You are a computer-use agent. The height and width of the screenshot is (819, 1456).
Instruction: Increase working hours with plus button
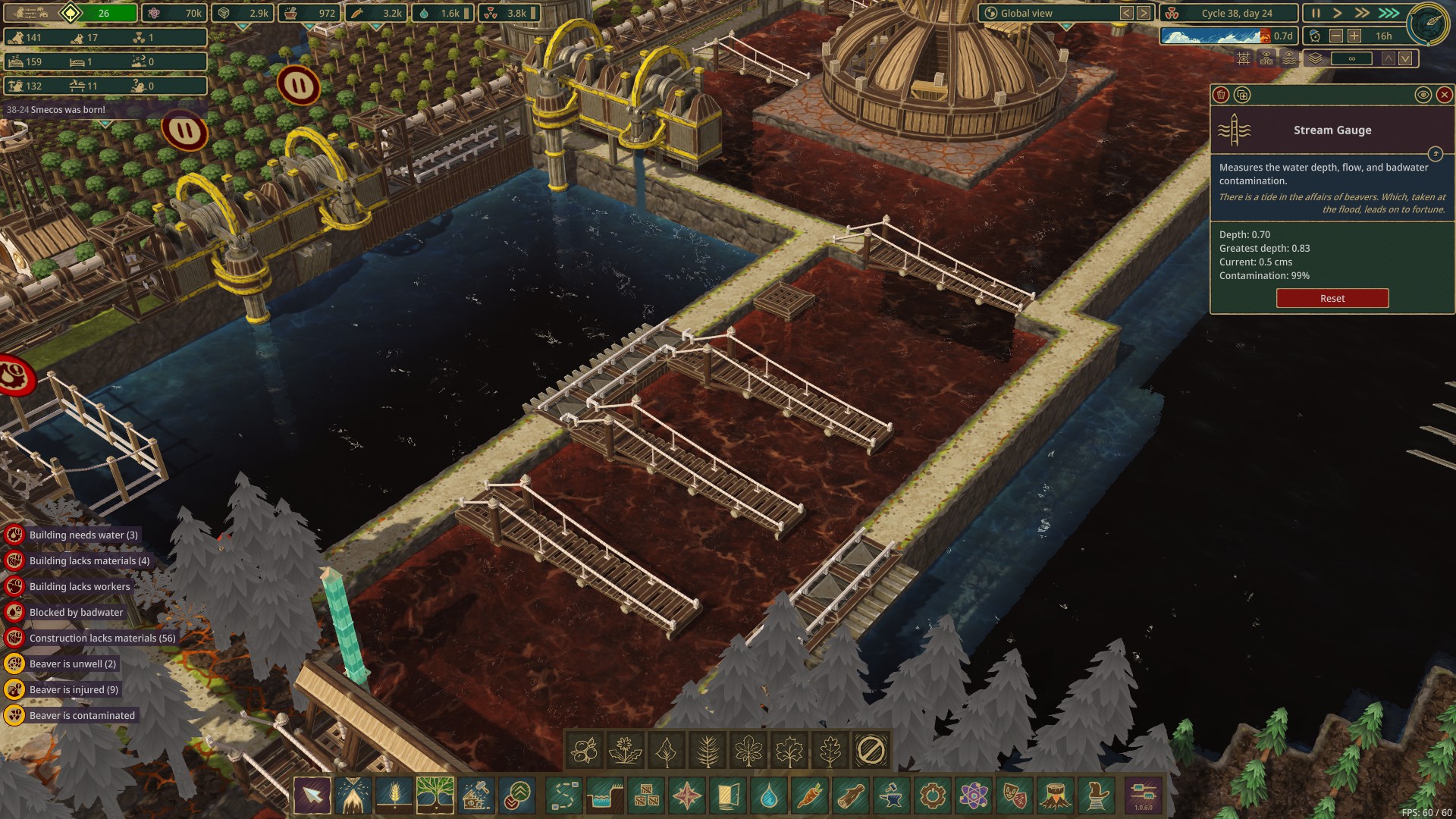point(1354,36)
